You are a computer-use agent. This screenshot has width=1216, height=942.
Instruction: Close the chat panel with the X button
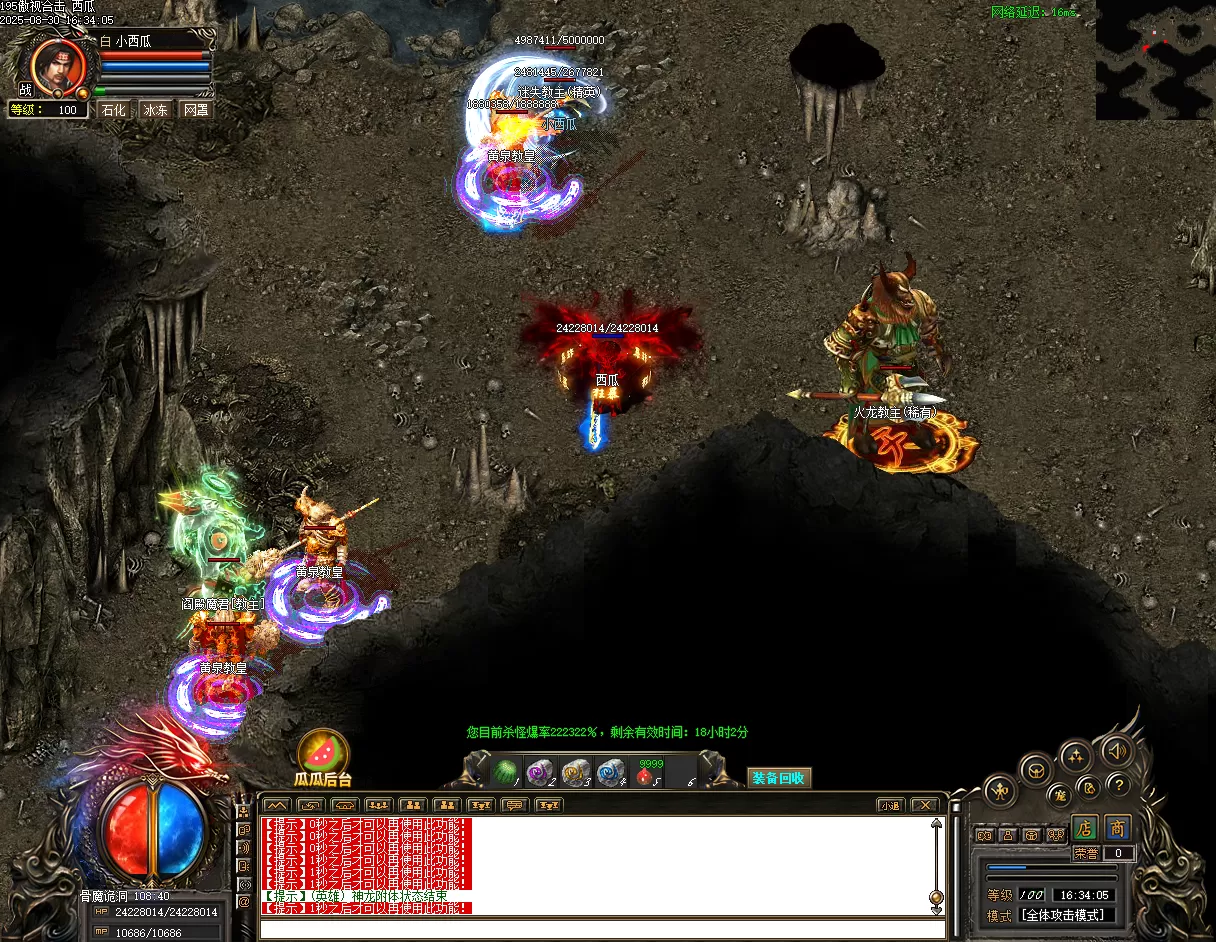[925, 805]
